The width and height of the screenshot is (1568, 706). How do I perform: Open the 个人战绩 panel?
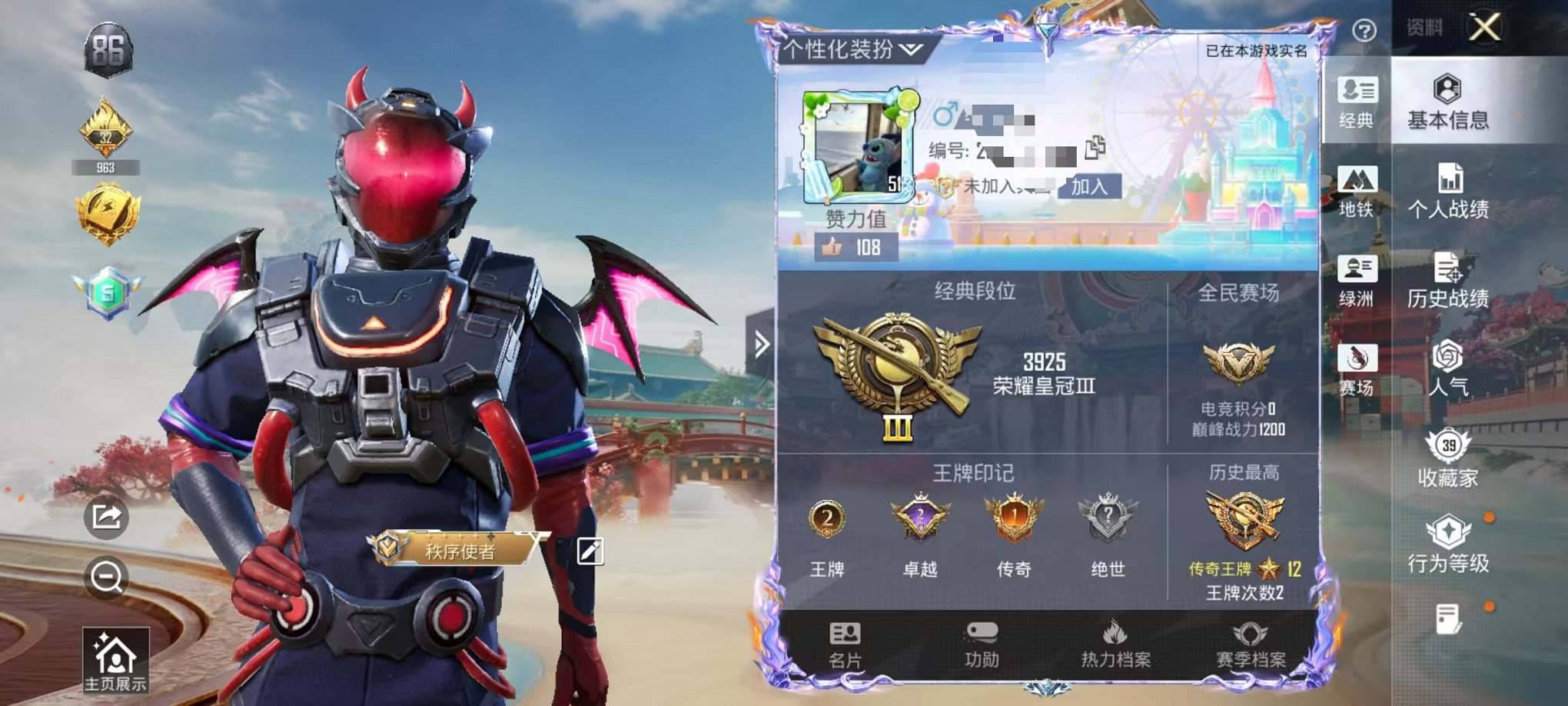point(1451,194)
